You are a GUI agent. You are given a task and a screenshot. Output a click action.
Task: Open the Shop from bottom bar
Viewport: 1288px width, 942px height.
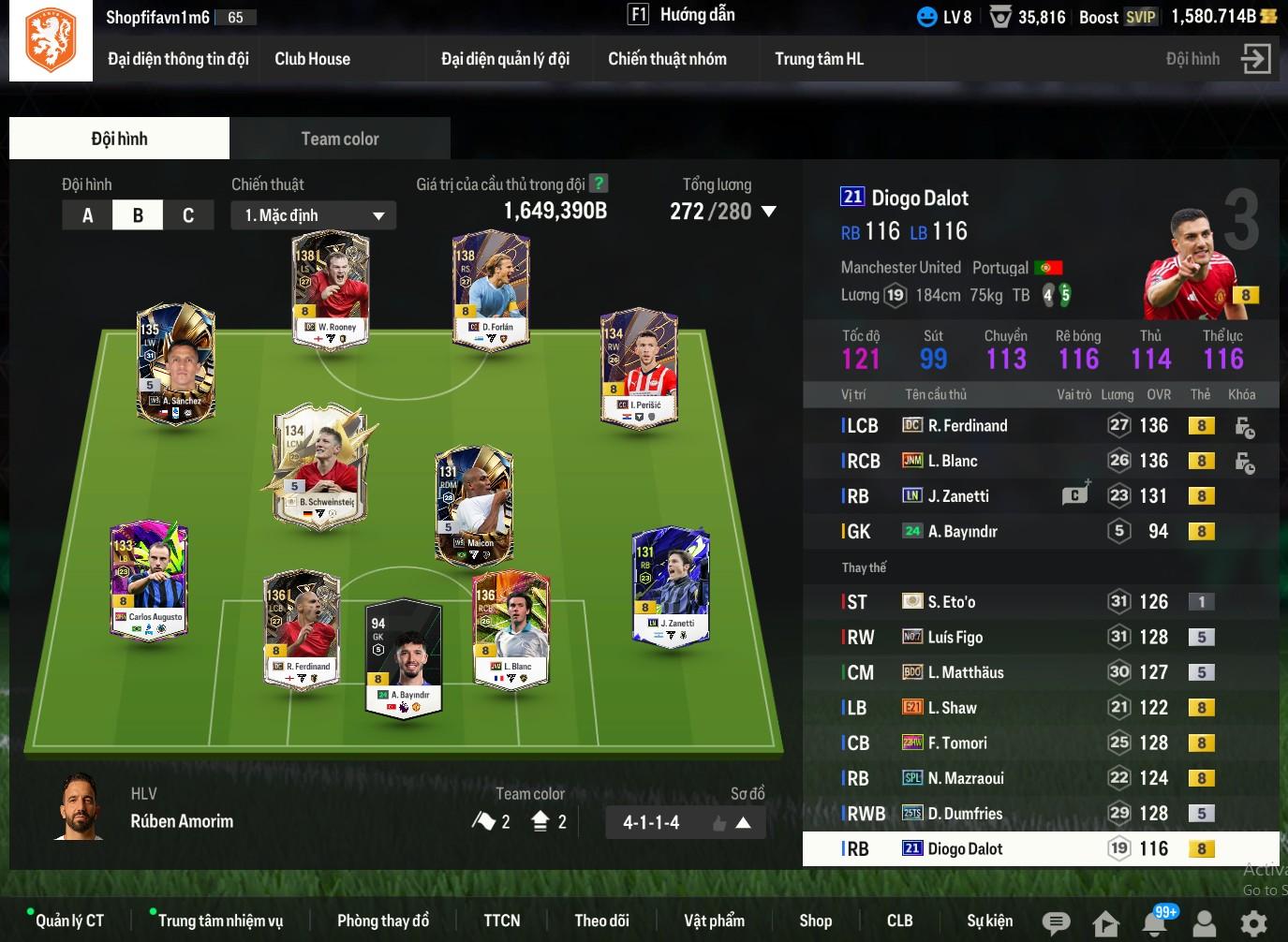tap(815, 920)
